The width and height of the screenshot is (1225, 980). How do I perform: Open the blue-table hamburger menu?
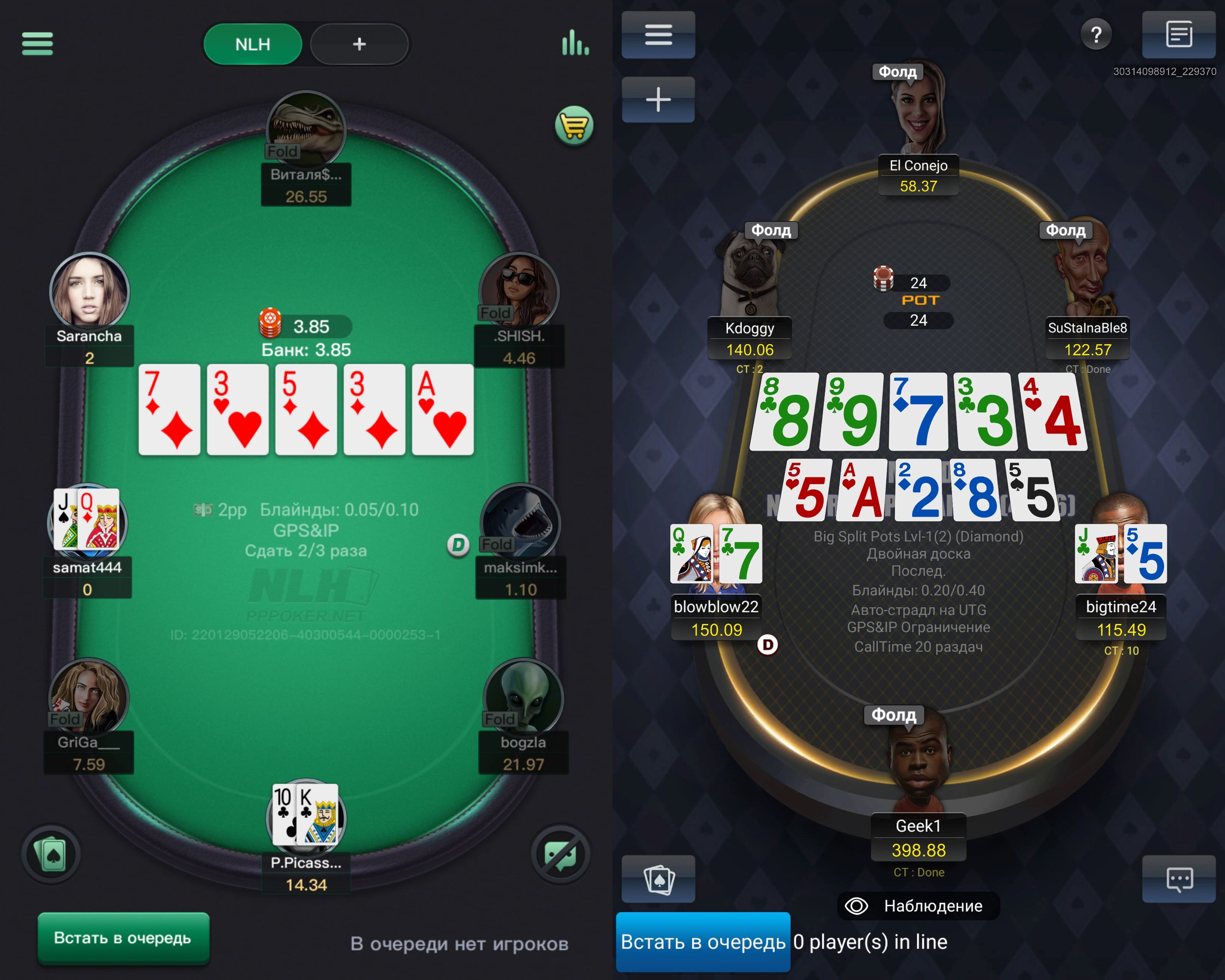[x=658, y=35]
